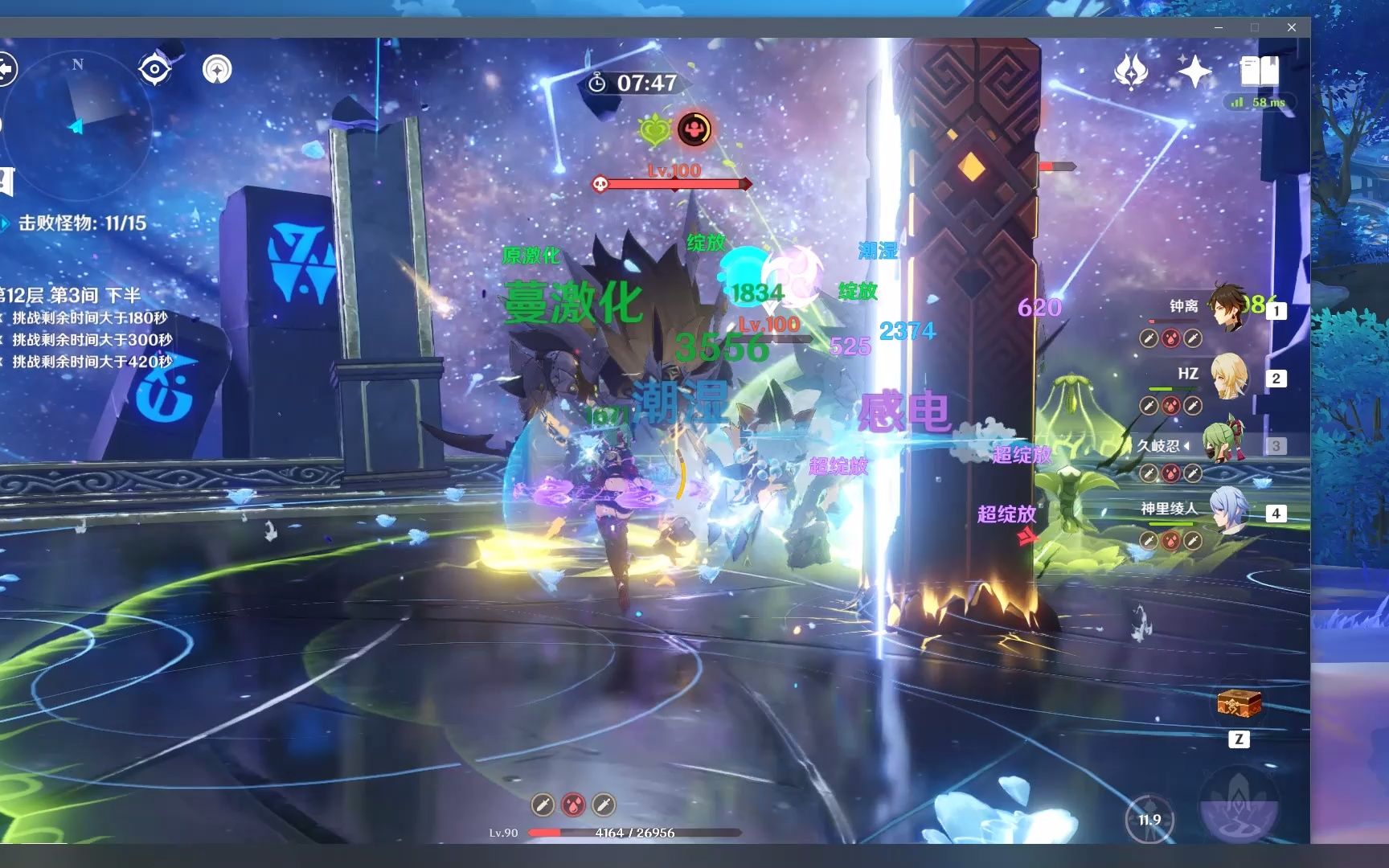Minimize the game window
1389x868 pixels.
[x=1219, y=27]
